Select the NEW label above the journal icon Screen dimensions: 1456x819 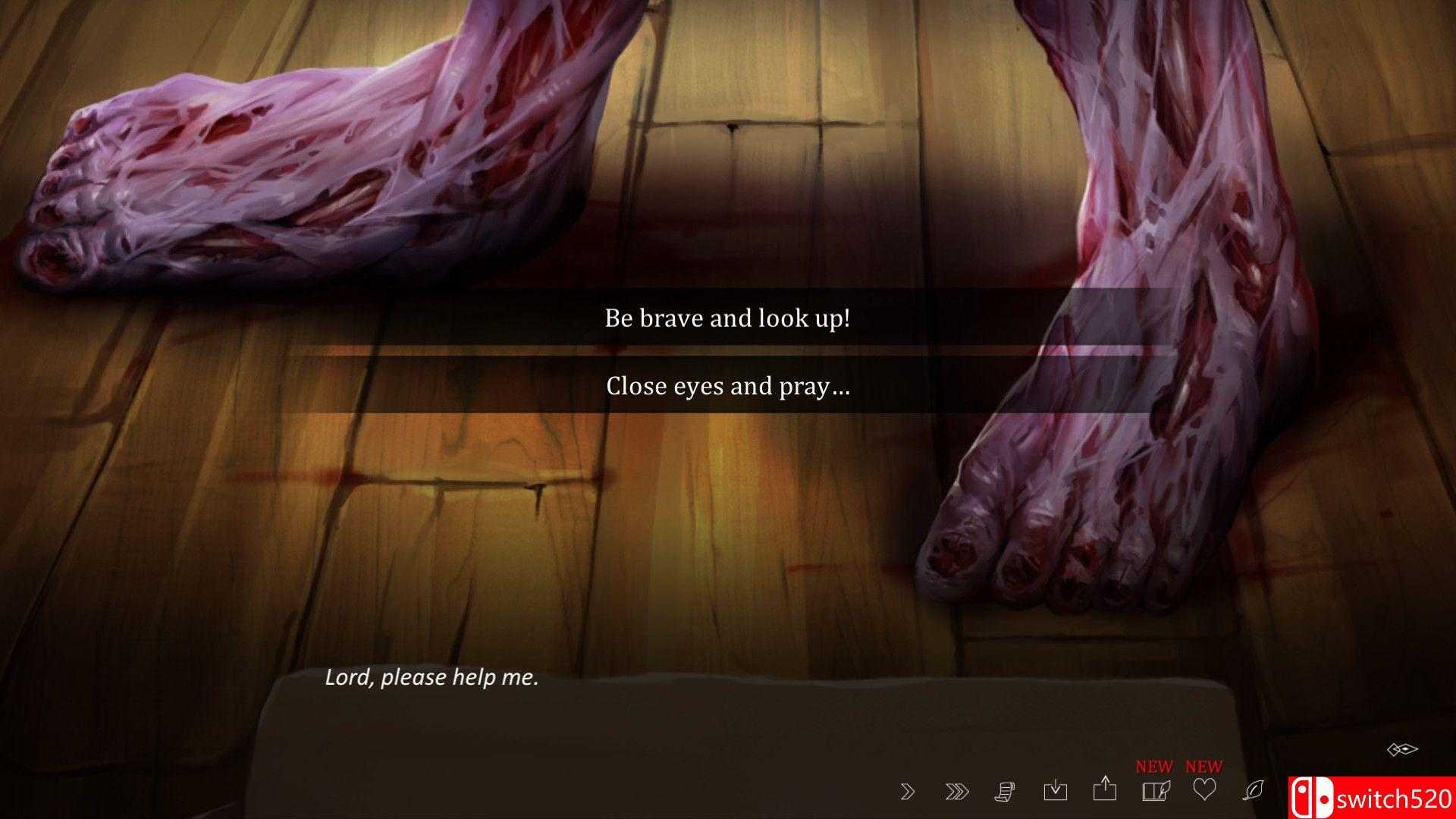[x=1154, y=766]
